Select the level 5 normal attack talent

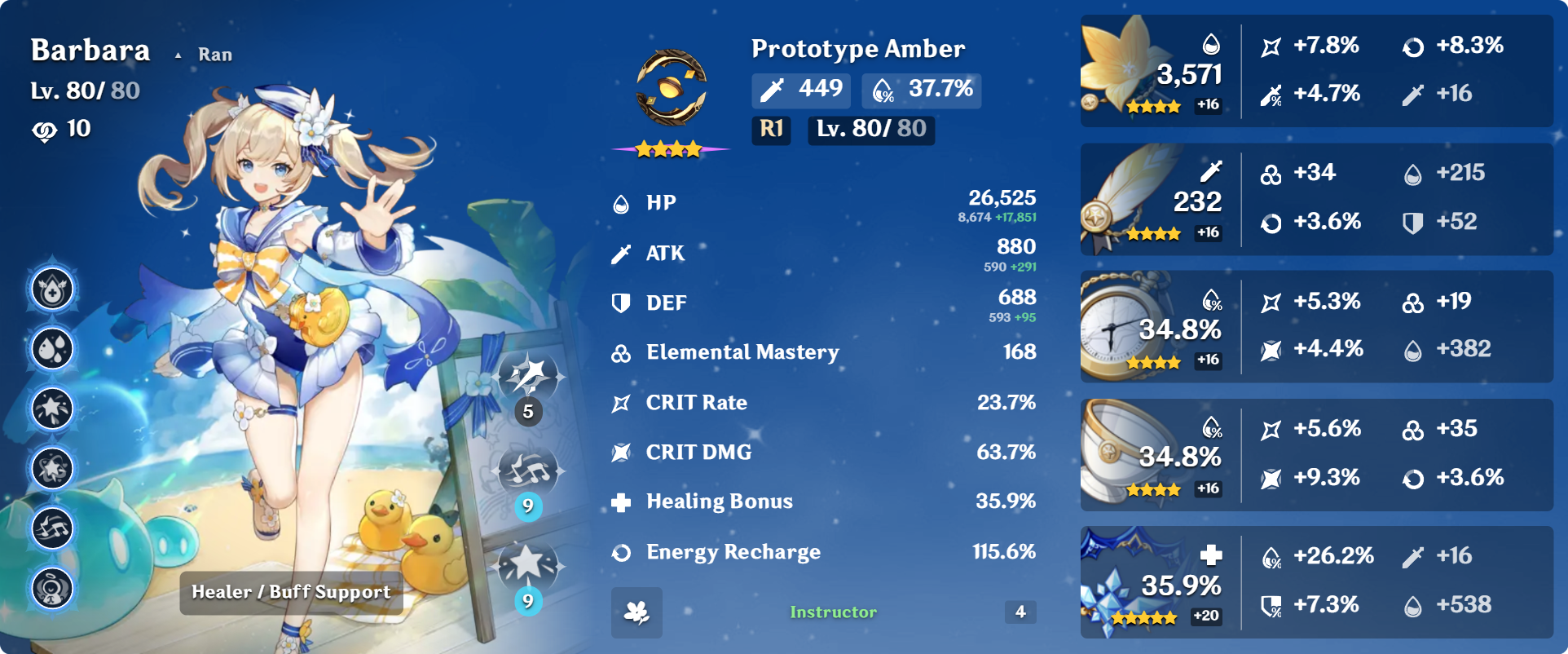click(x=529, y=378)
